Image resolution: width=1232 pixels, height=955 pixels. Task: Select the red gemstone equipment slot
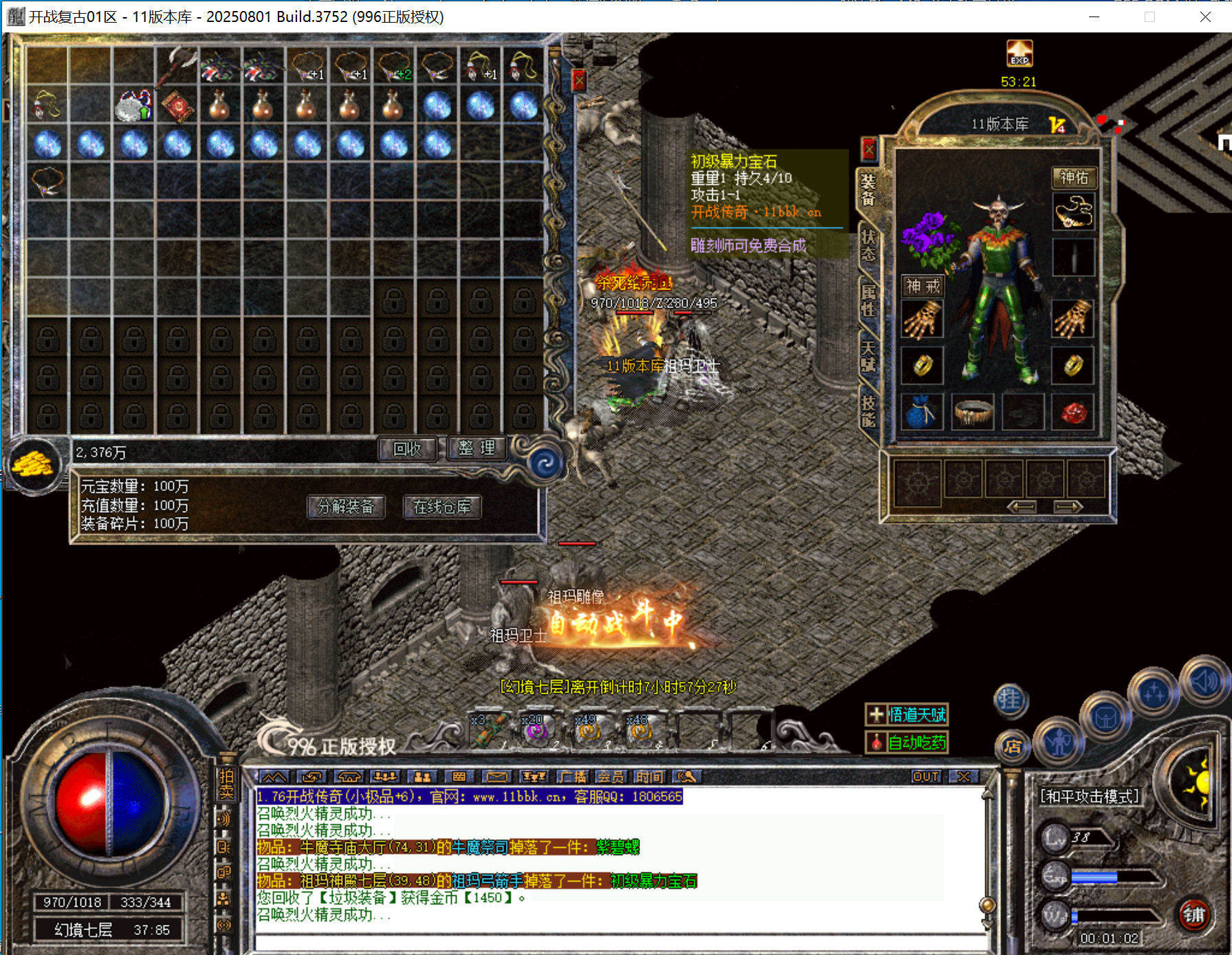click(x=1072, y=413)
